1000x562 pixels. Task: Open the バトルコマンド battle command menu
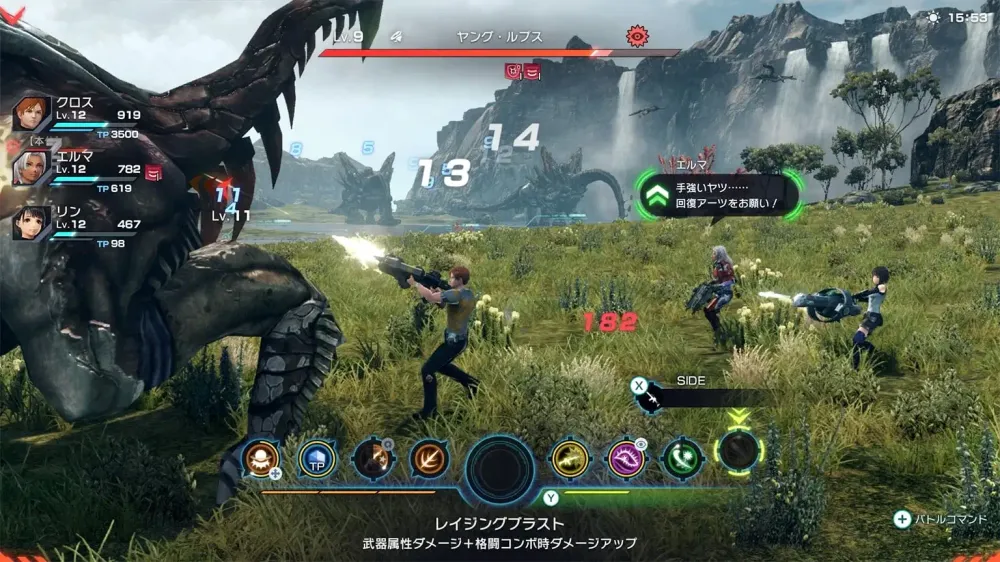(942, 519)
